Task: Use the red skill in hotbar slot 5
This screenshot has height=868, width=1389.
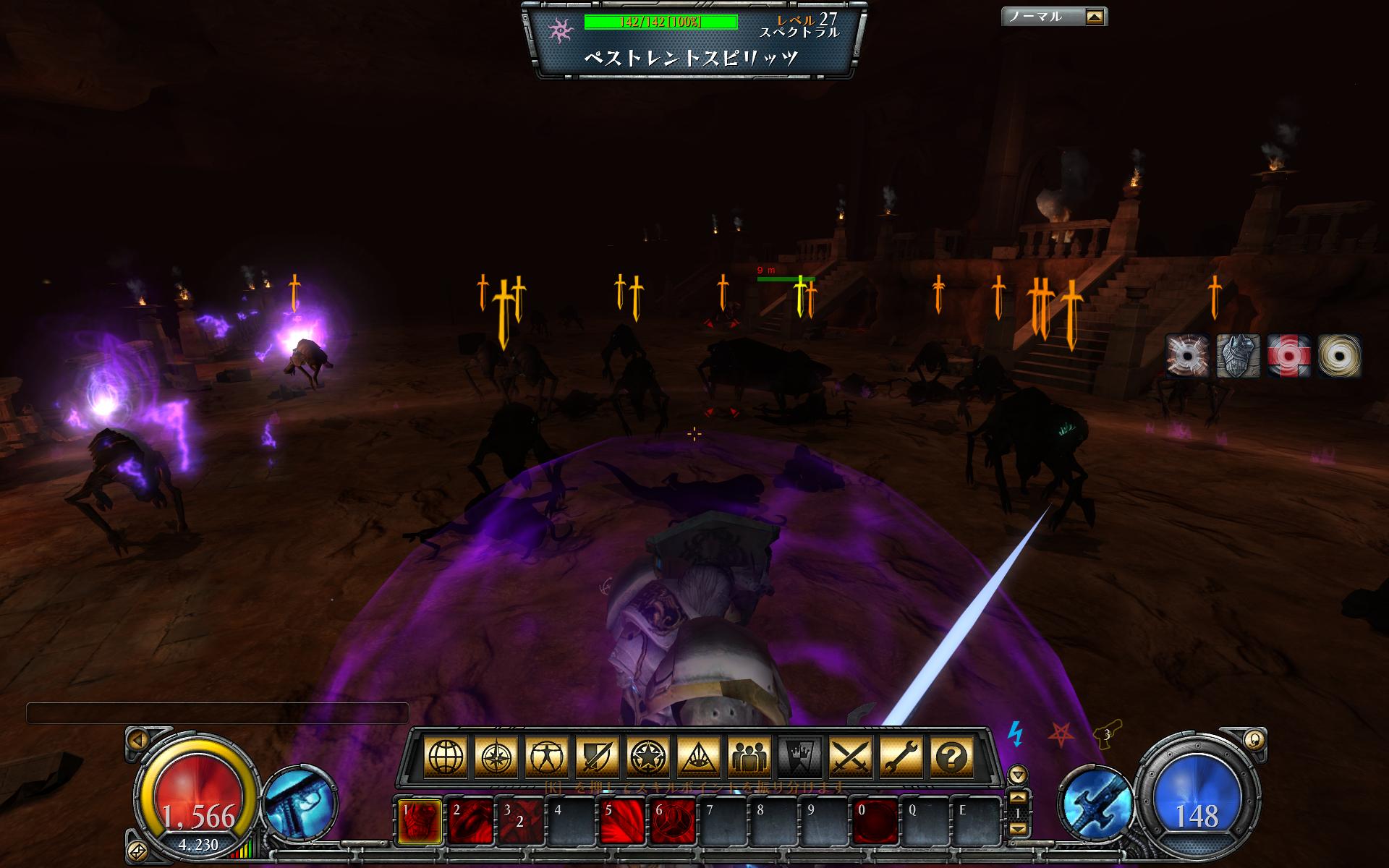Action: [622, 822]
